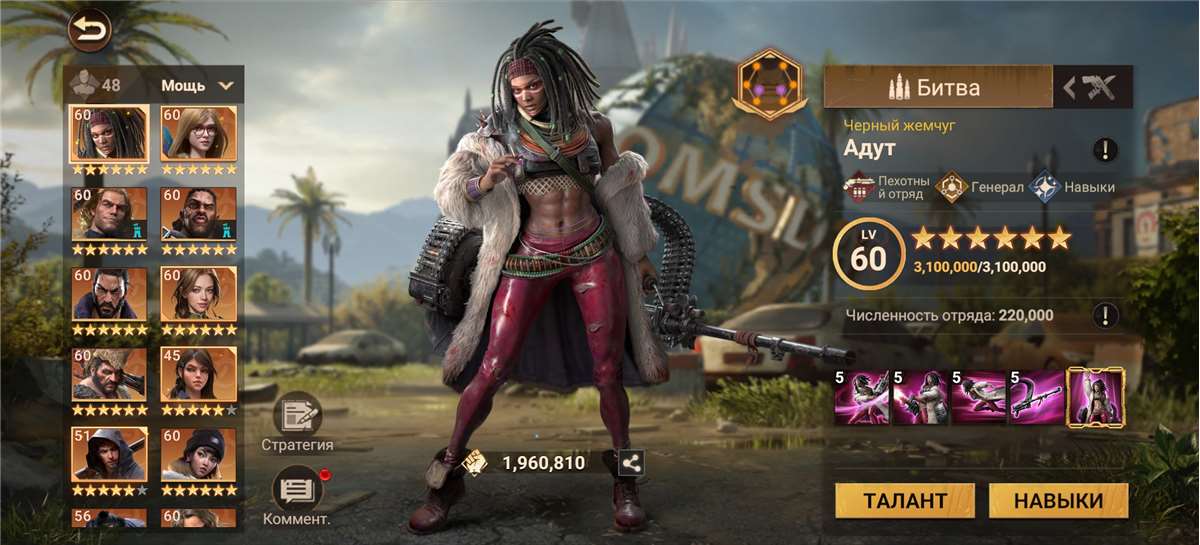
Task: Select the hero portrait with glasses
Action: (x=199, y=134)
